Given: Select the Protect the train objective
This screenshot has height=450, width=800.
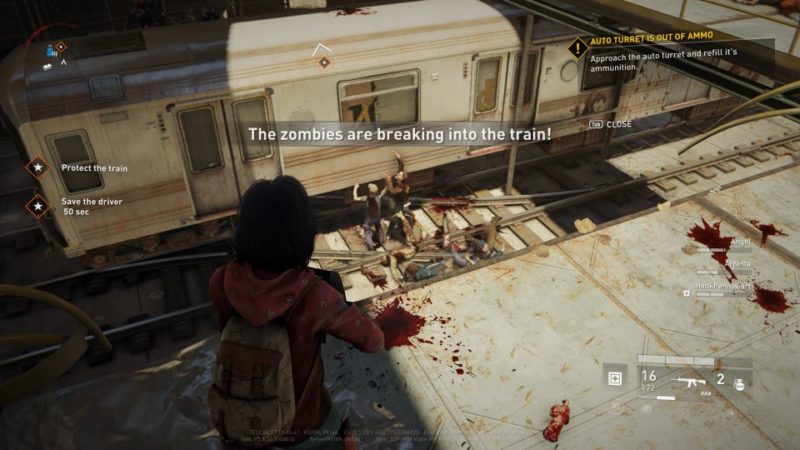Looking at the screenshot, I should coord(39,167).
